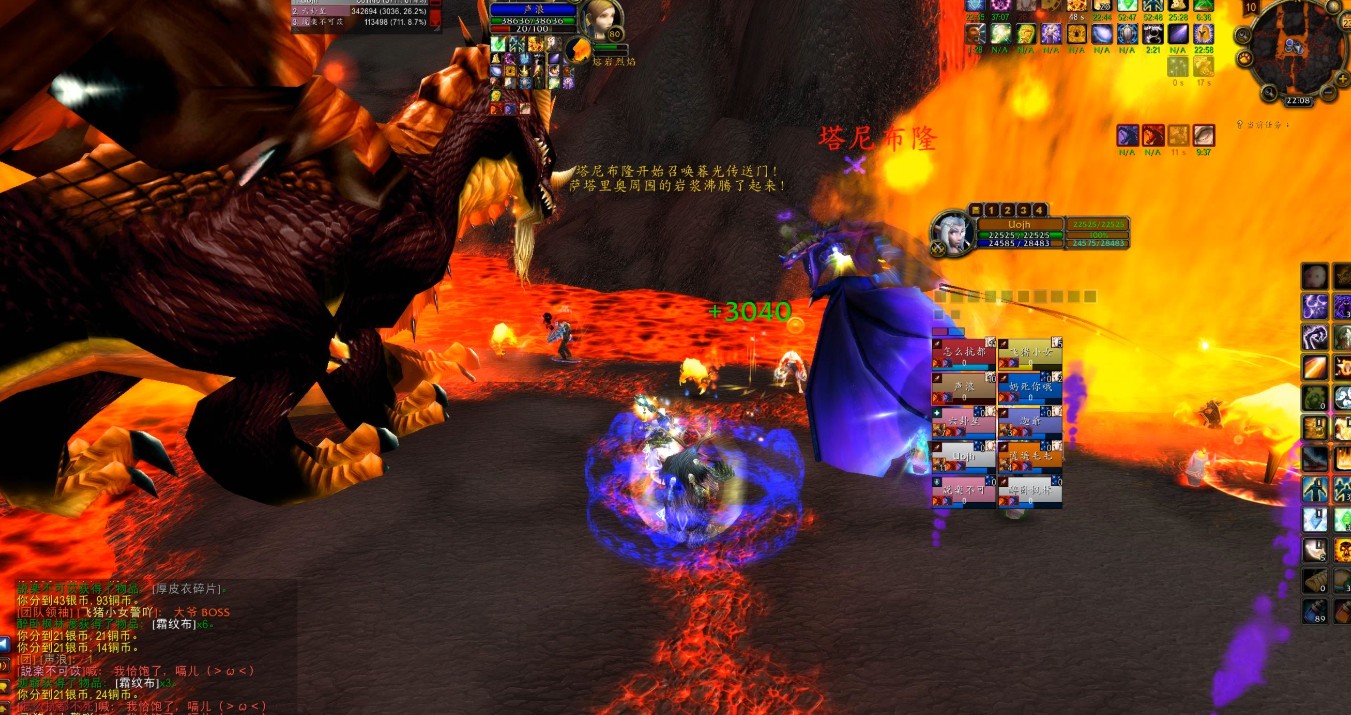Screen dimensions: 1351x715
Task: Open the minimap
Action: [x=1297, y=45]
